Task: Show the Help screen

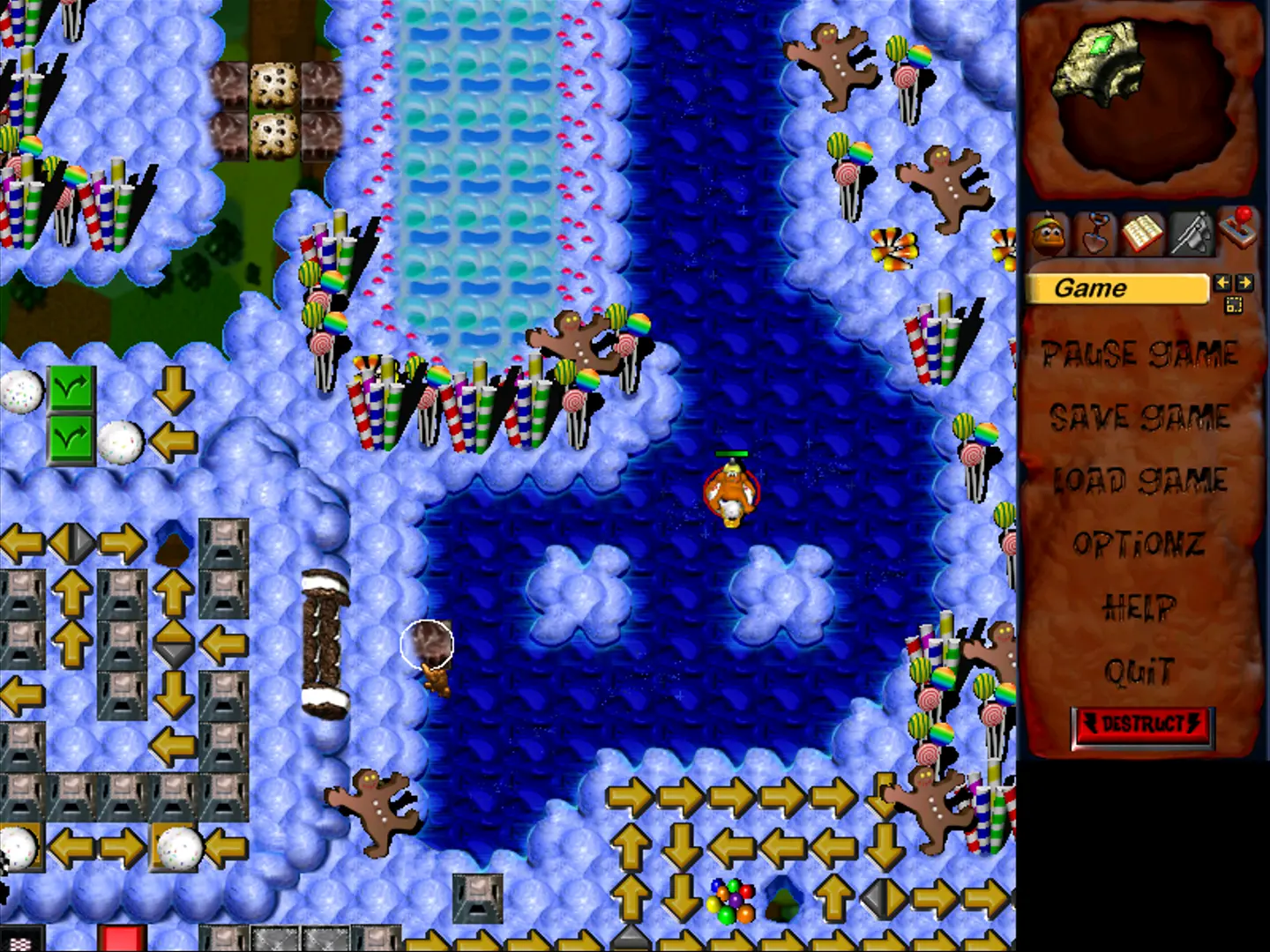Action: [1139, 607]
